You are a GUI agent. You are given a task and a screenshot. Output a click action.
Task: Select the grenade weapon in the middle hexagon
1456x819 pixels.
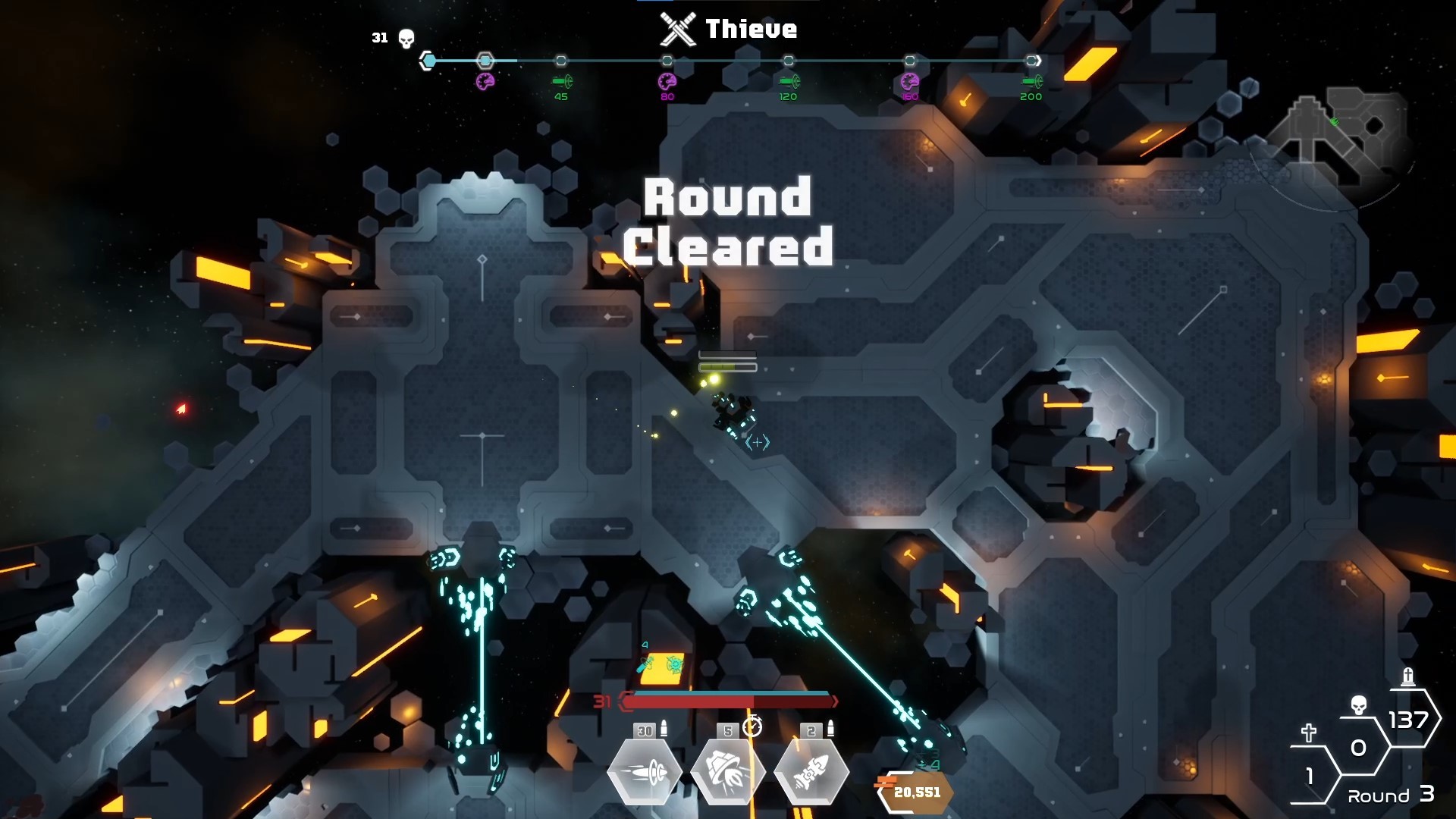[730, 770]
